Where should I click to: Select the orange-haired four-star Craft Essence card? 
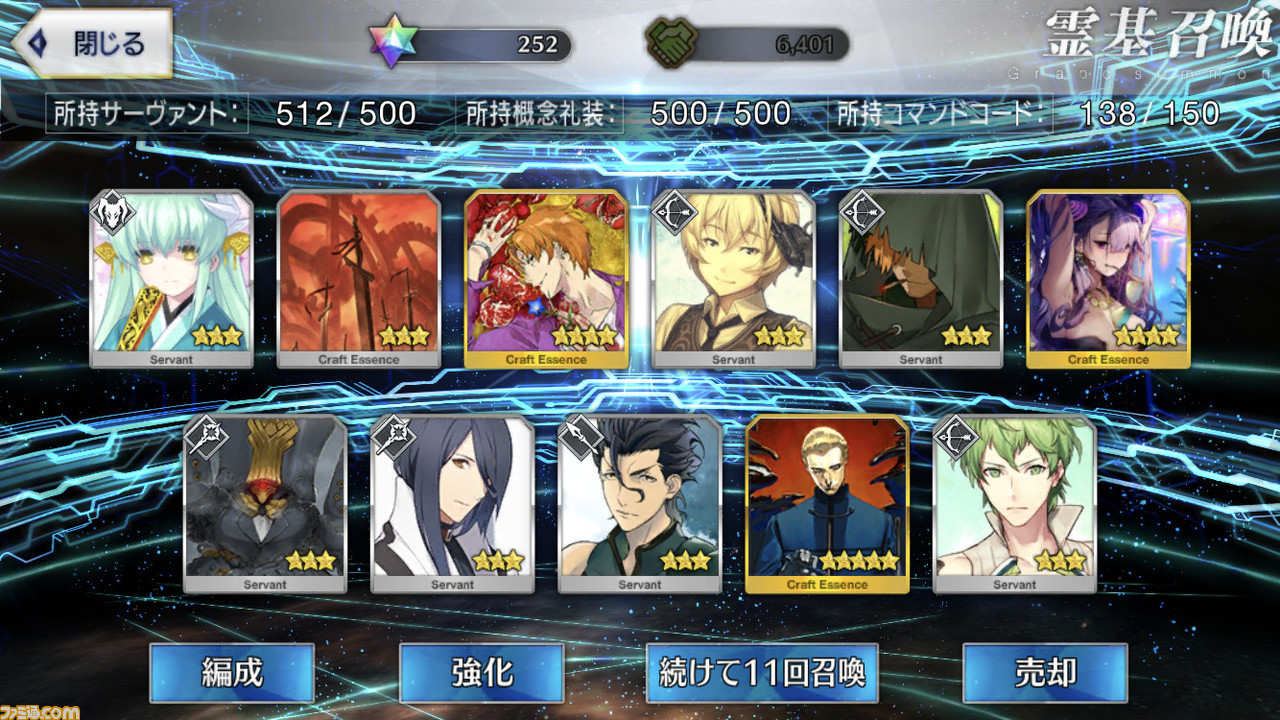coord(546,278)
